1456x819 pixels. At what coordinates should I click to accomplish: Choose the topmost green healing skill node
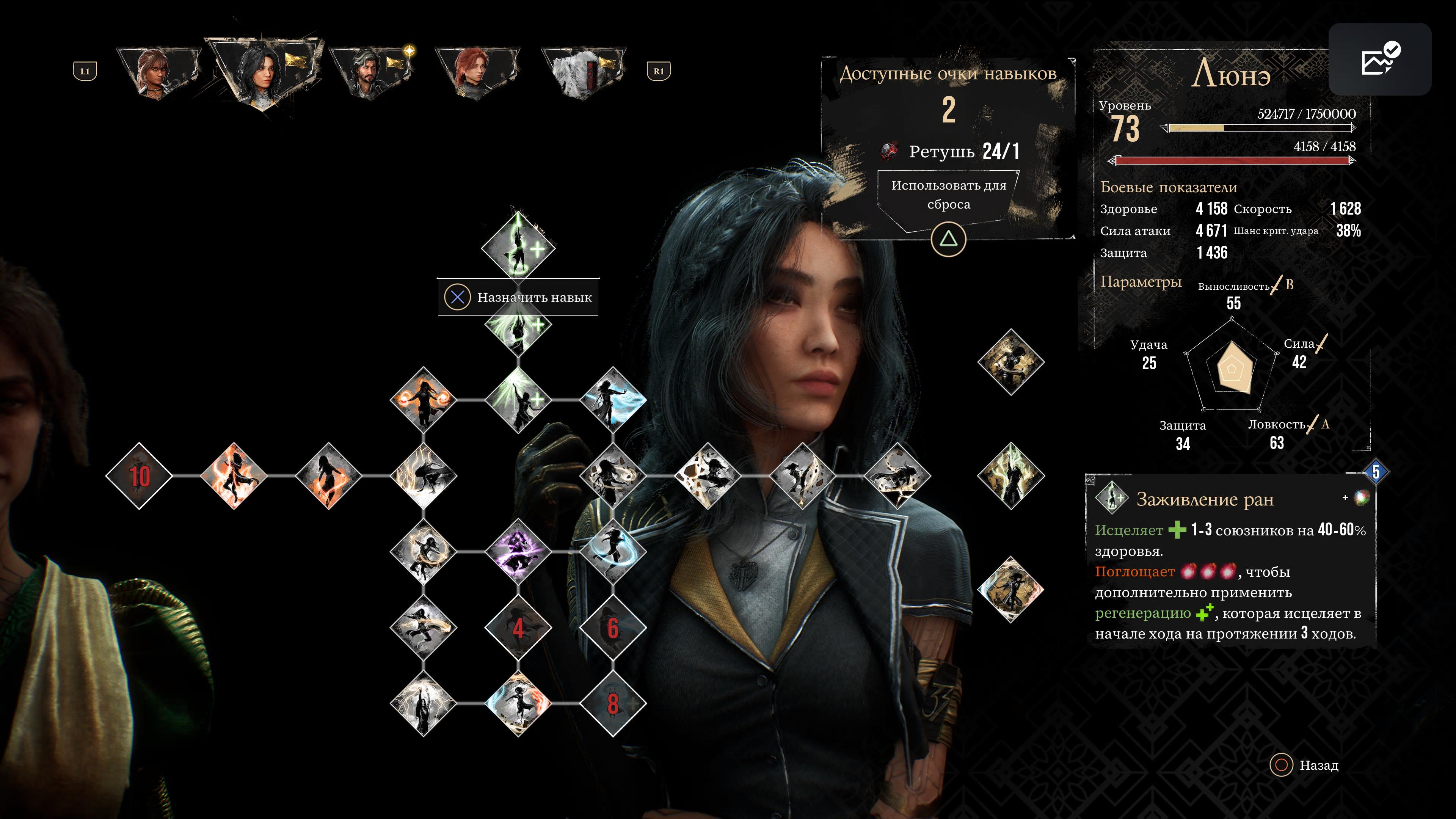(x=518, y=246)
